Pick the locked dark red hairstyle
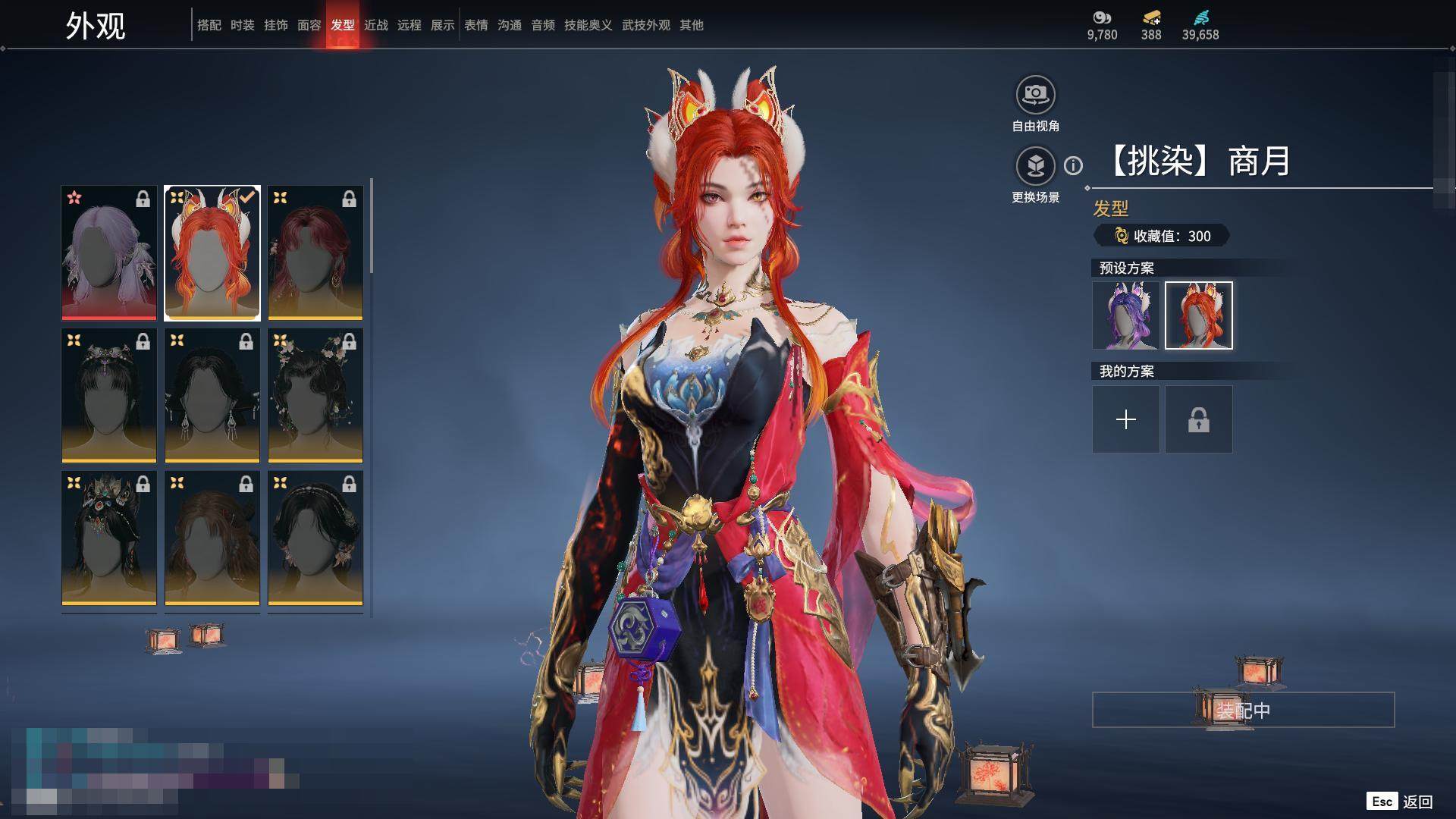Screen dimensions: 1456x819 (x=315, y=253)
